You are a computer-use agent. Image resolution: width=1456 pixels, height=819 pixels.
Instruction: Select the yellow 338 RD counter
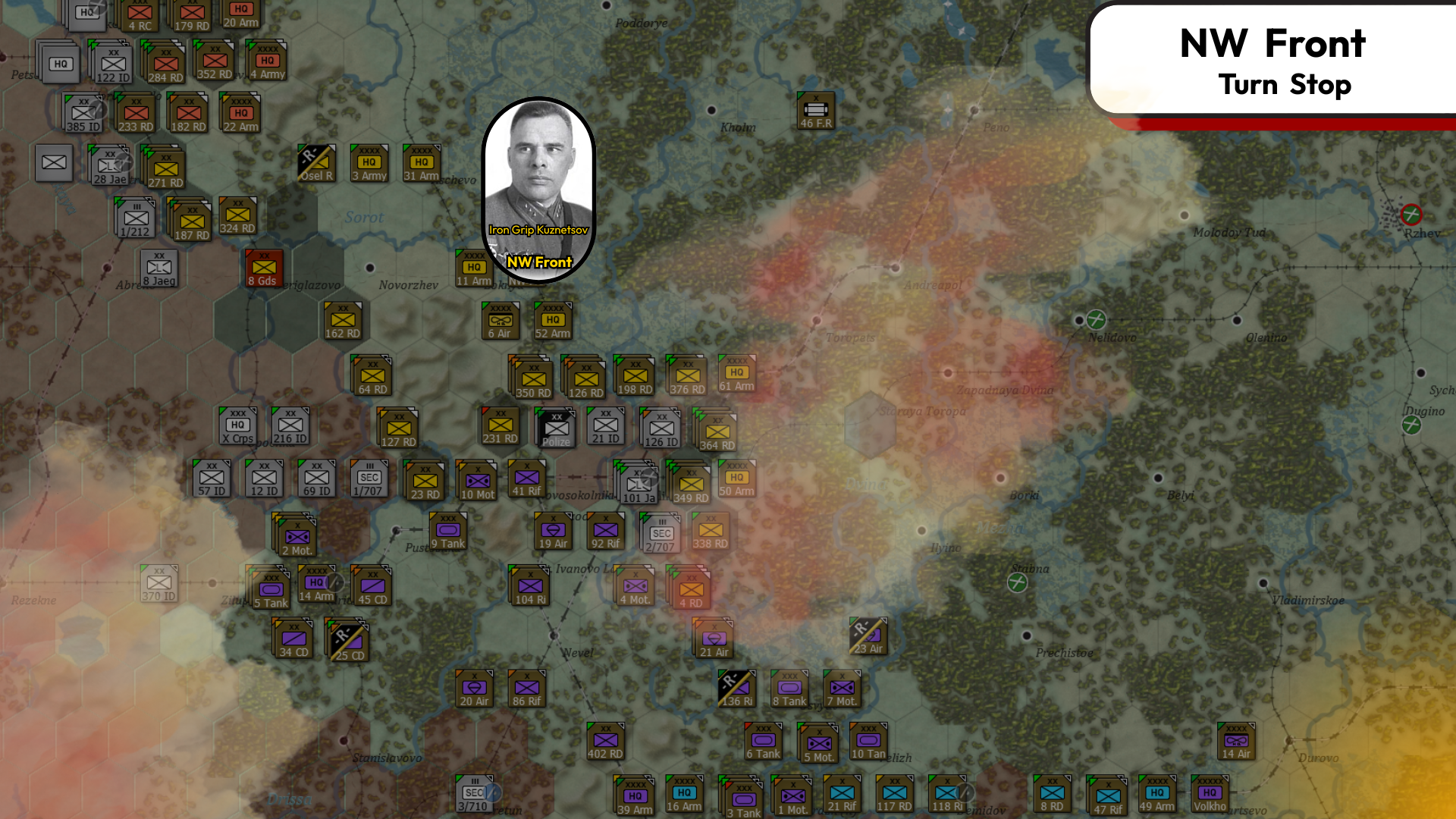pos(710,532)
